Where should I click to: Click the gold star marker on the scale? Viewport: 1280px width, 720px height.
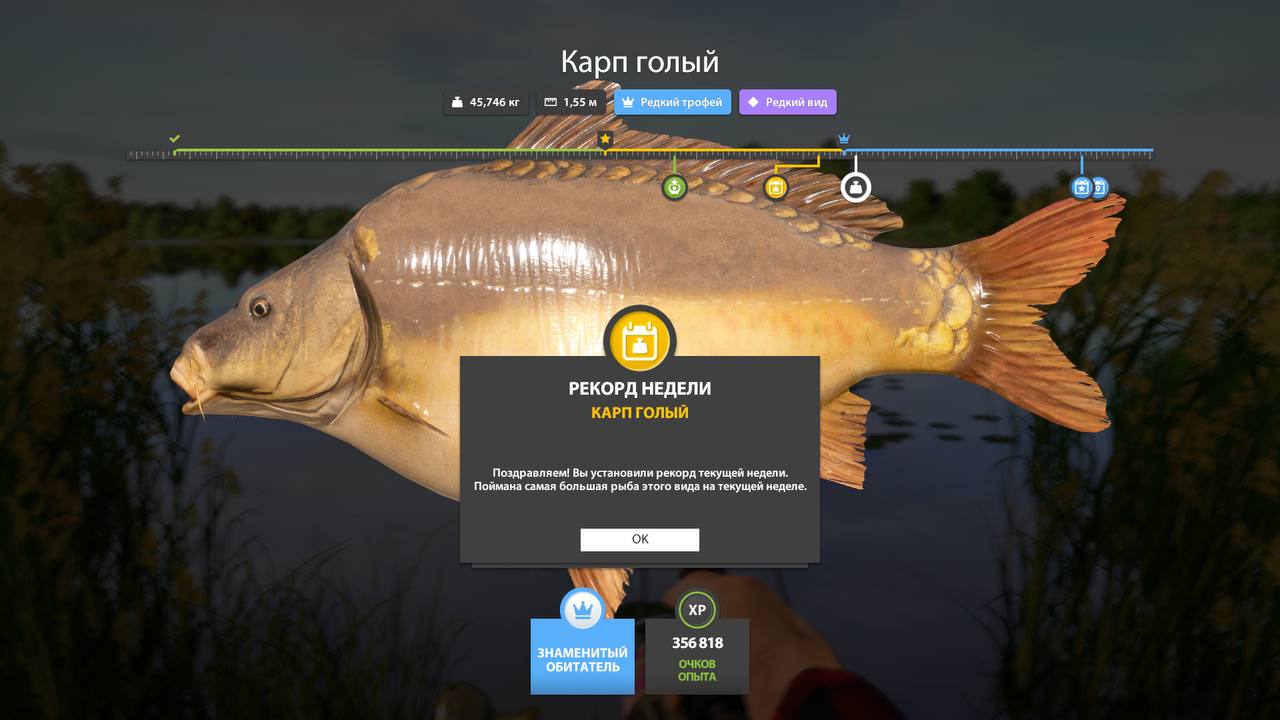point(605,139)
